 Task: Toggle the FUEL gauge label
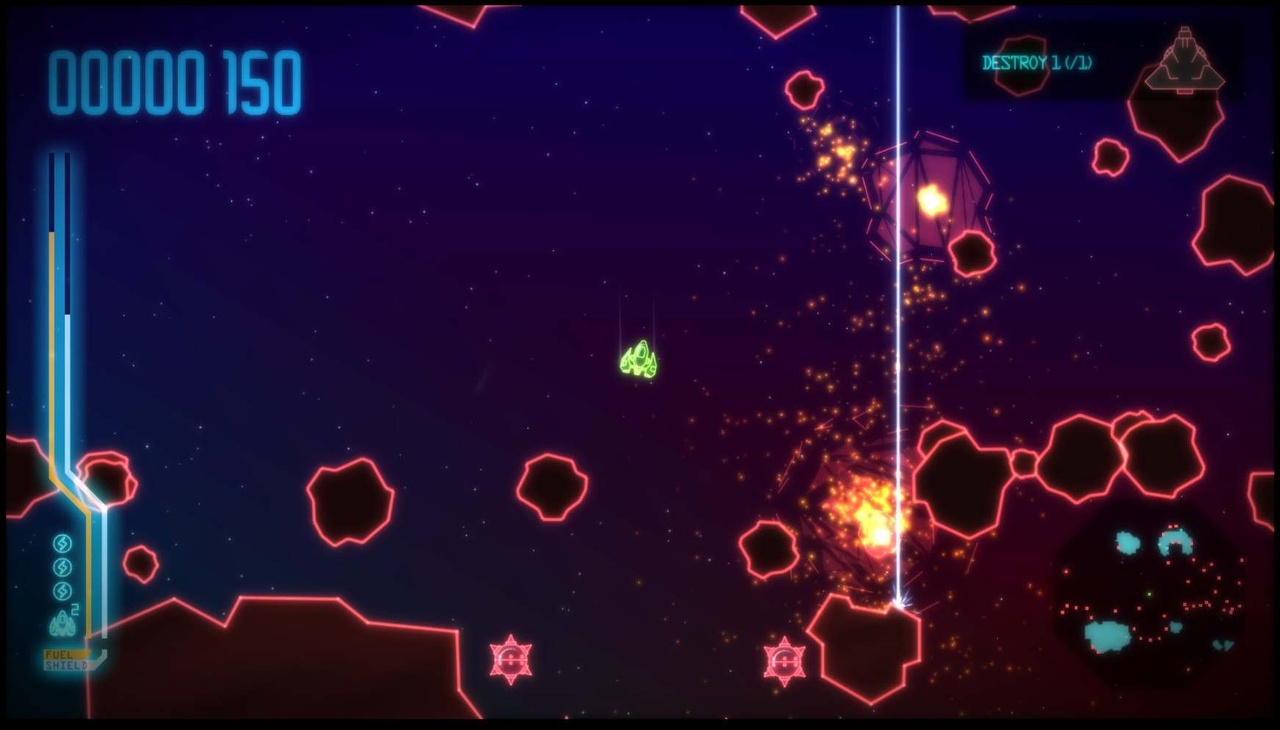tap(58, 652)
